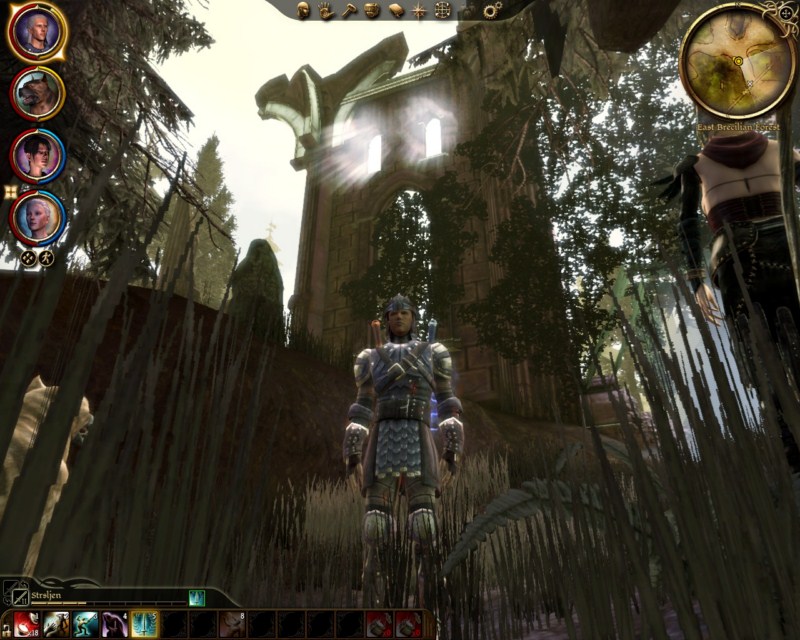The image size is (800, 640).
Task: Open the journal book icon
Action: [395, 11]
